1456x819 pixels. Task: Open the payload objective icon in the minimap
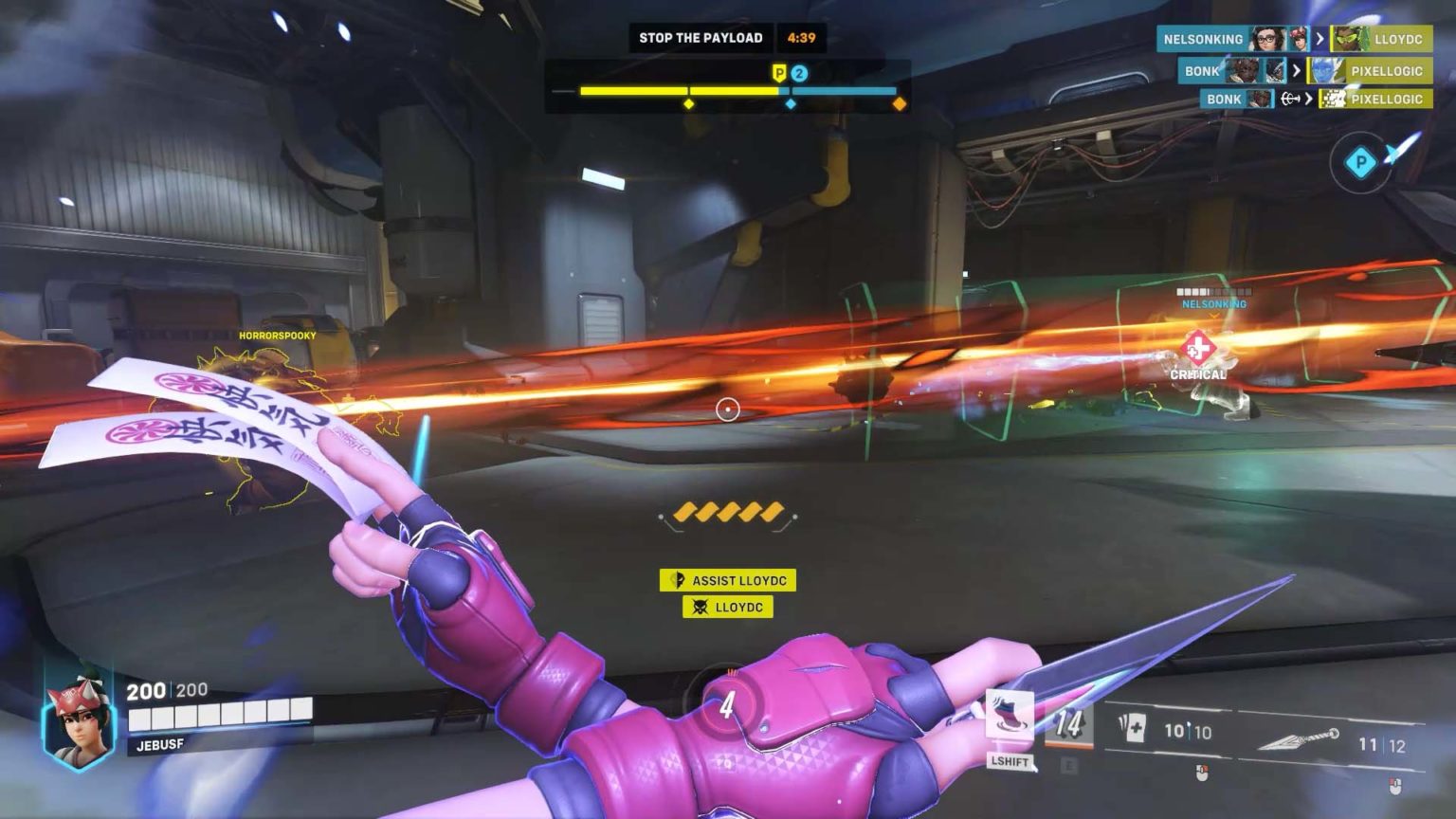pos(1362,163)
